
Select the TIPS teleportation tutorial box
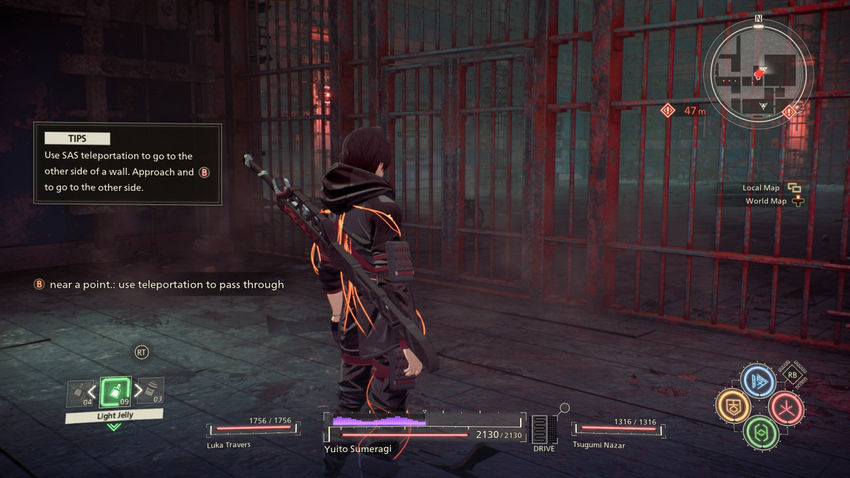coord(127,164)
